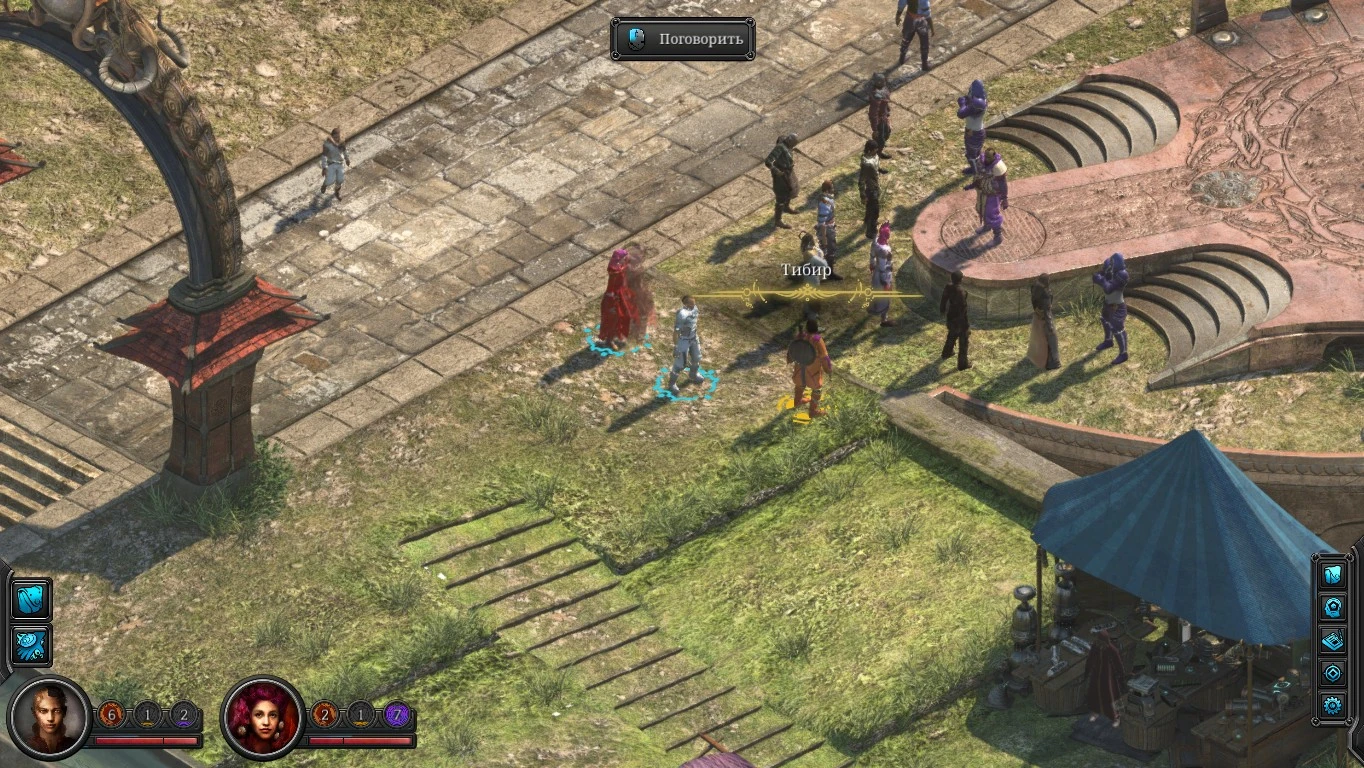Click the purple counter showing 2 on first character
Screen dimensions: 1364x768
[184, 714]
